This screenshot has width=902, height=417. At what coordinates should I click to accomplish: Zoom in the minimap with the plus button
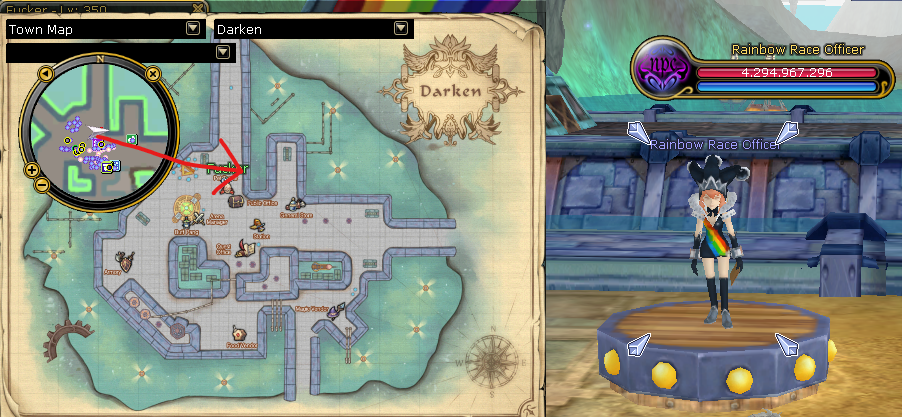click(31, 170)
